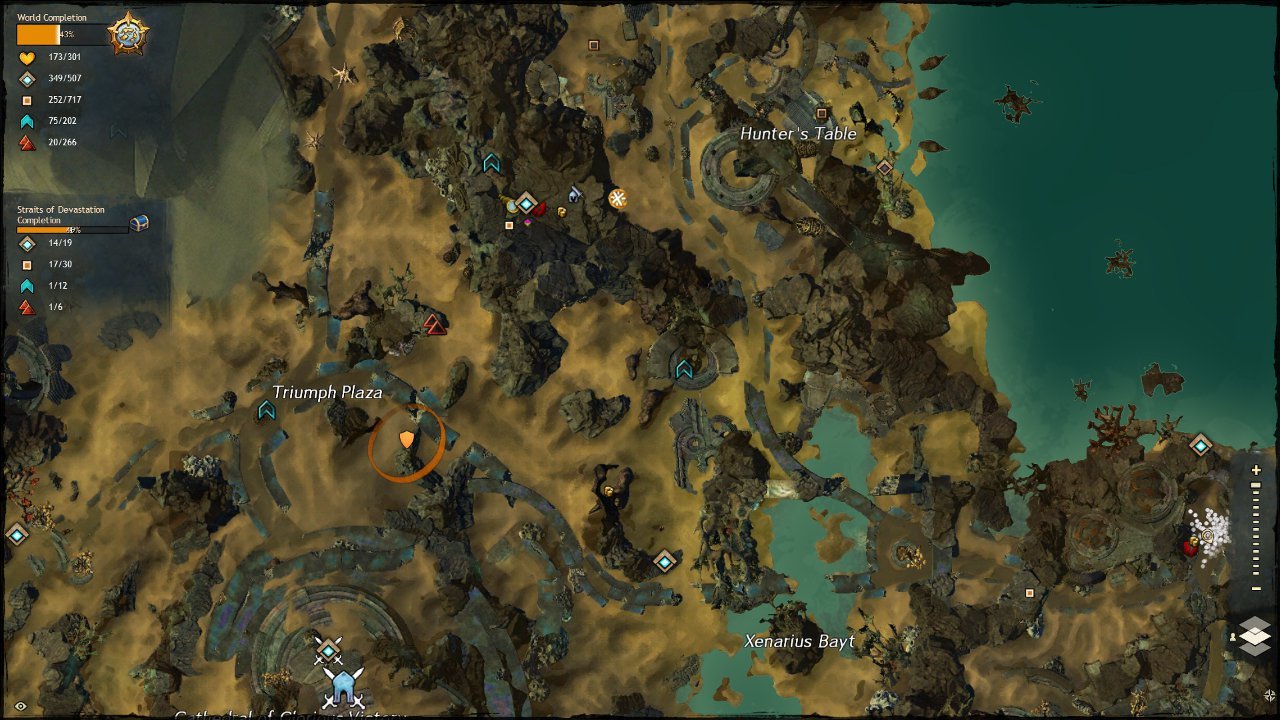Click the map zoom level slider
The image size is (1280, 720).
click(x=1256, y=528)
